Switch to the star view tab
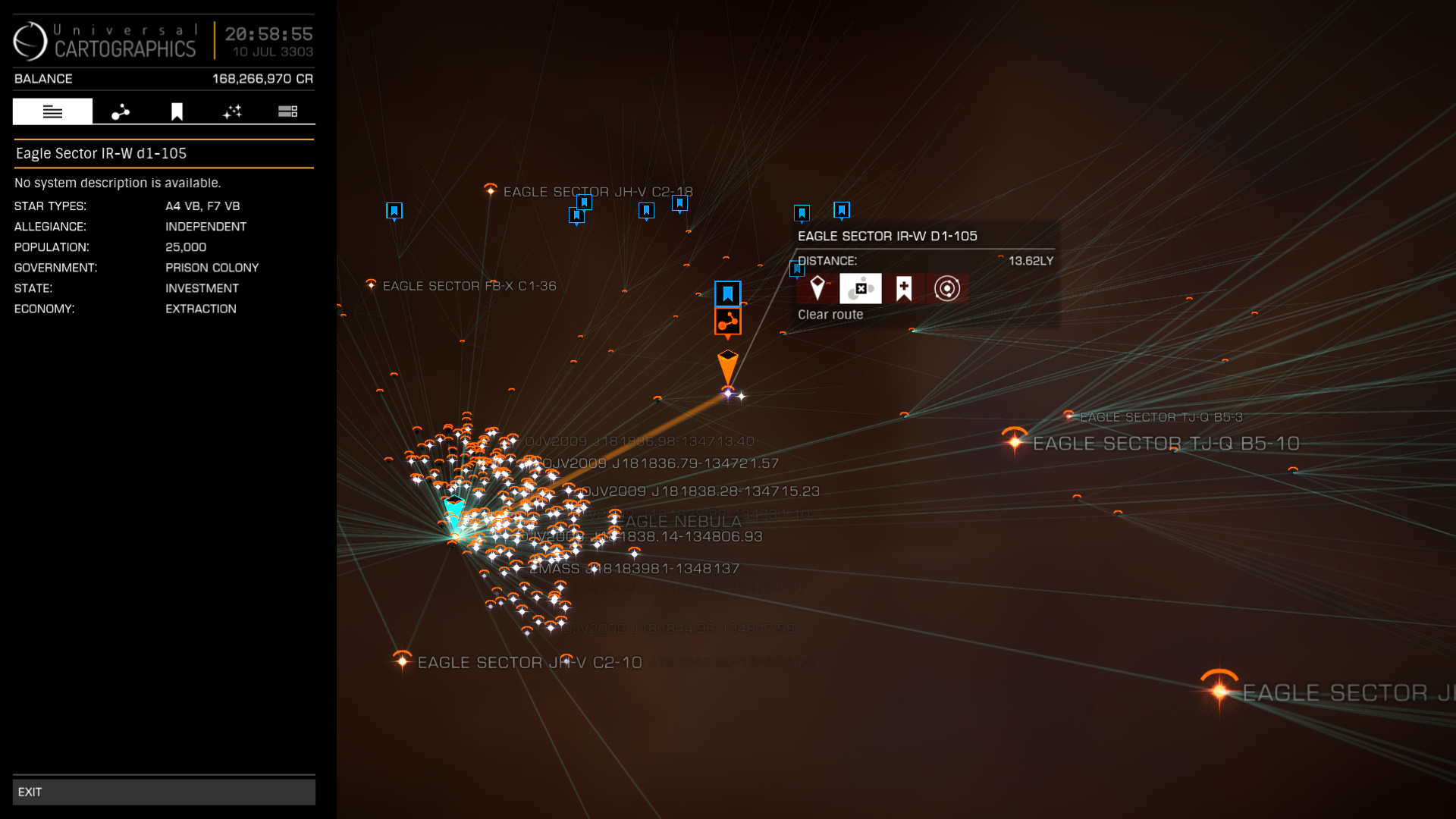The width and height of the screenshot is (1456, 819). tap(232, 111)
